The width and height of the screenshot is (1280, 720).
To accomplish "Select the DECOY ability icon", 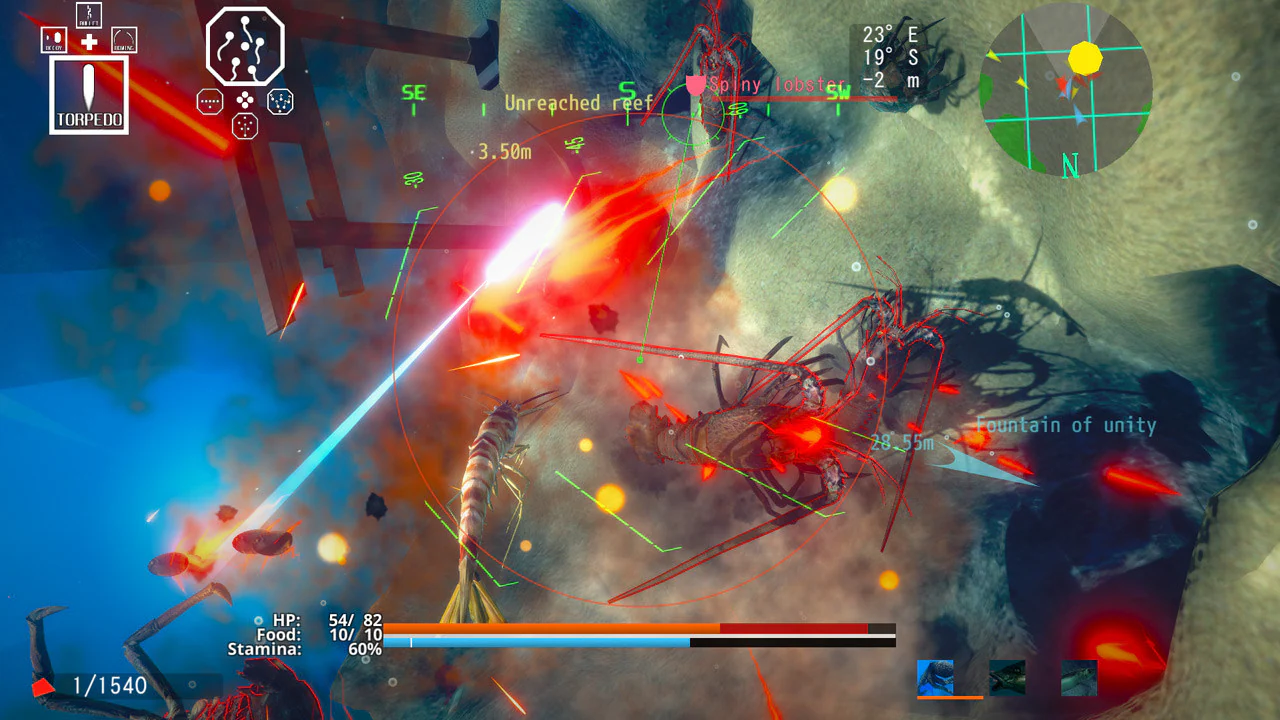I will [x=53, y=40].
